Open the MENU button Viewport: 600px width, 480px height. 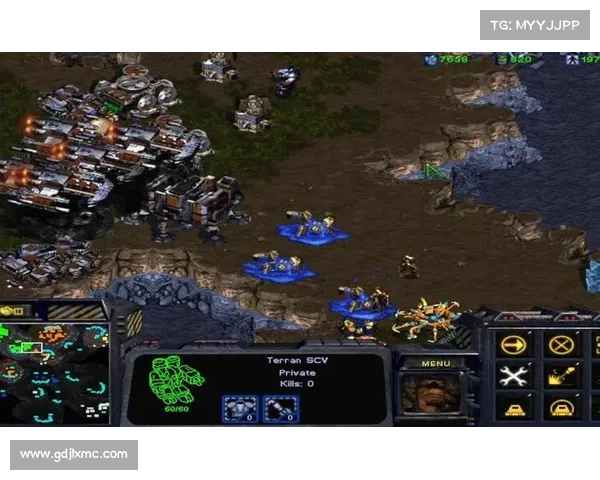(x=435, y=363)
